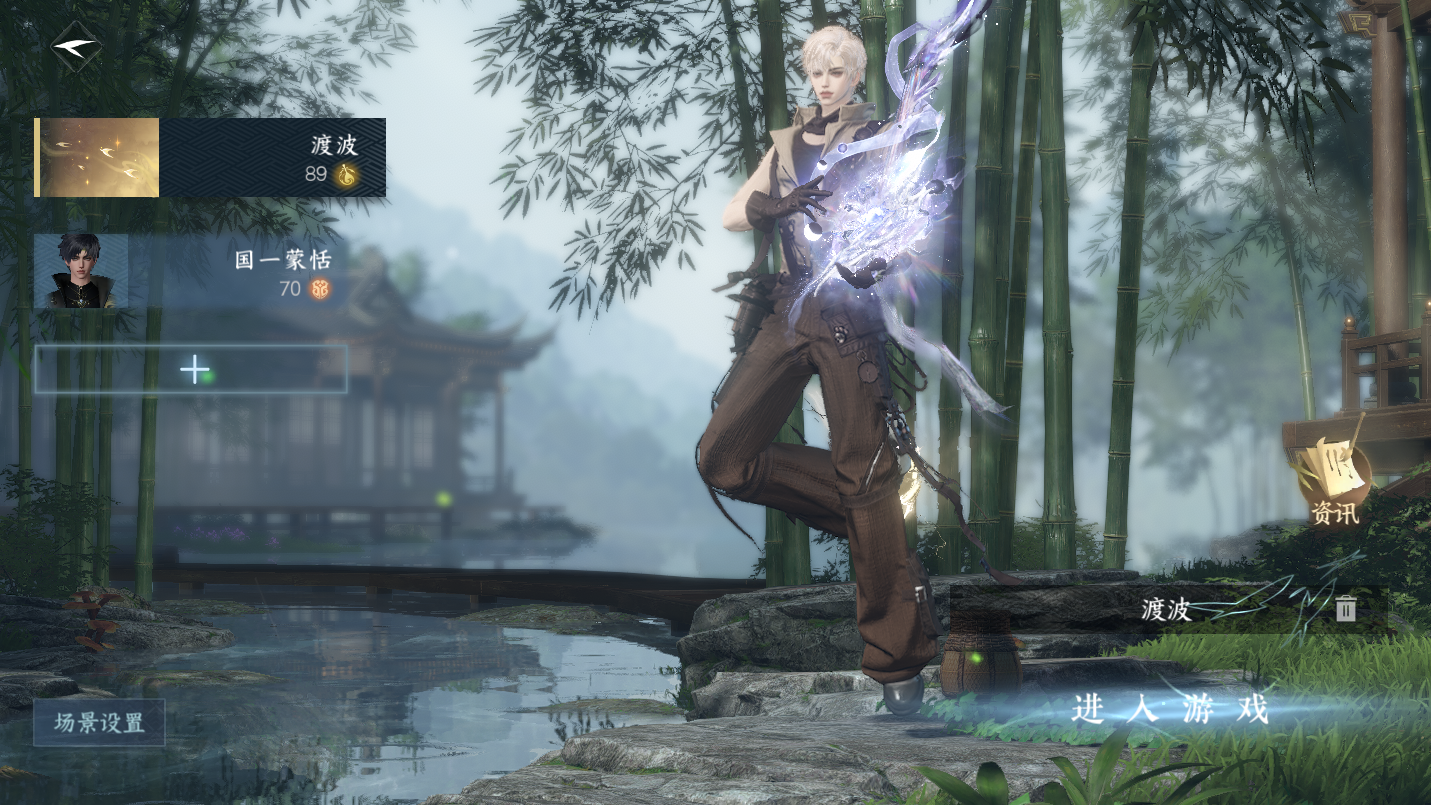Image resolution: width=1431 pixels, height=805 pixels.
Task: Delete character with trash can icon
Action: point(1346,608)
